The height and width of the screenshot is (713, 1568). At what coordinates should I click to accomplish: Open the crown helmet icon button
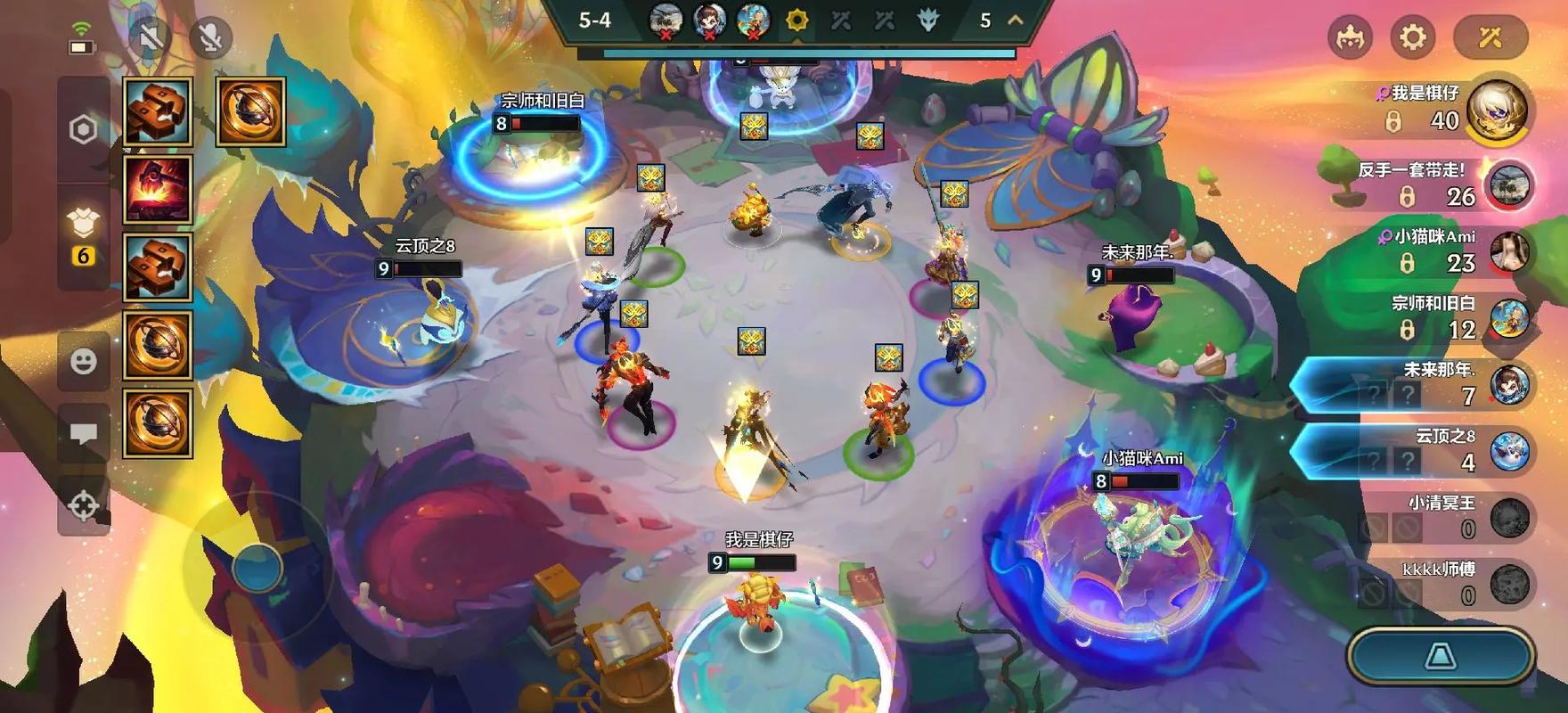[x=1350, y=37]
